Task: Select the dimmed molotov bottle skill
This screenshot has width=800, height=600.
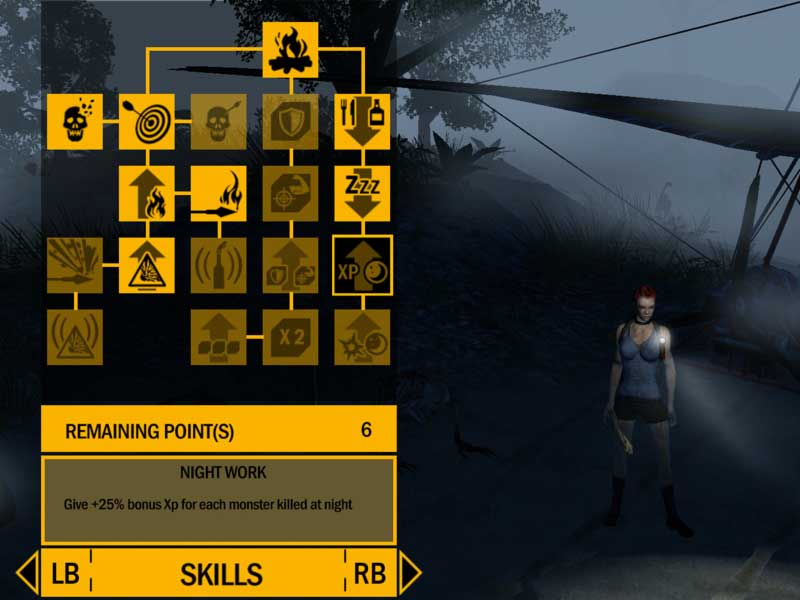Action: (219, 265)
